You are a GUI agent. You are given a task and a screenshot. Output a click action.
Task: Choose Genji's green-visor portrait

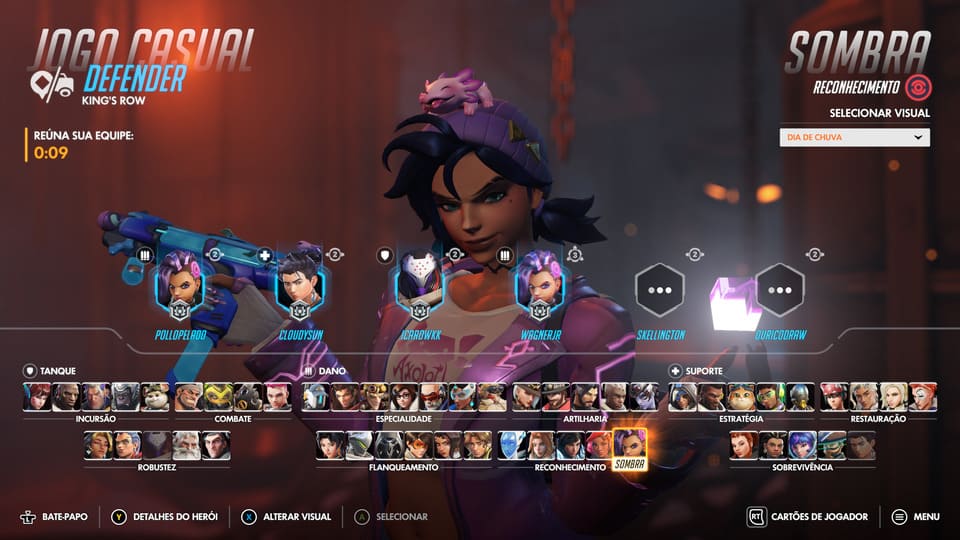[x=360, y=445]
